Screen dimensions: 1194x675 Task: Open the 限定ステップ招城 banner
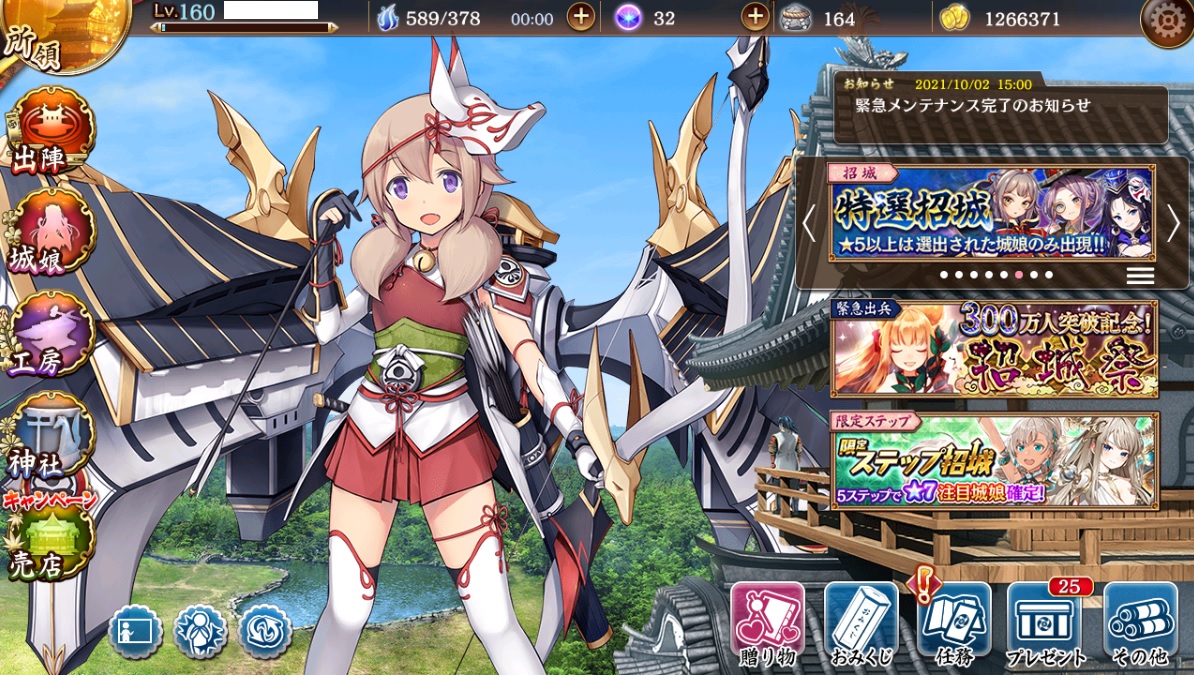(x=994, y=460)
